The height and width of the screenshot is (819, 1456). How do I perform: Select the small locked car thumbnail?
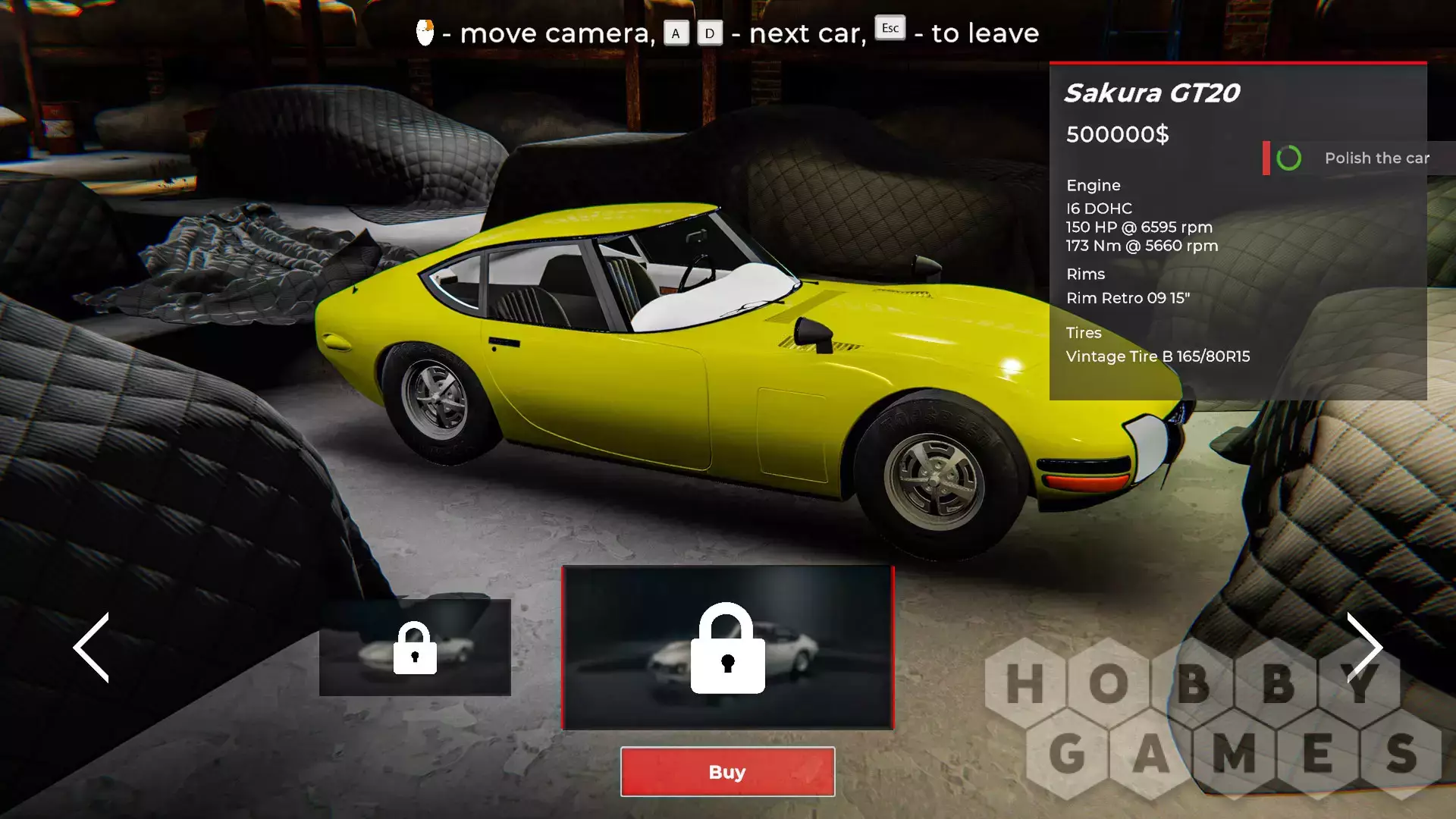[x=415, y=647]
